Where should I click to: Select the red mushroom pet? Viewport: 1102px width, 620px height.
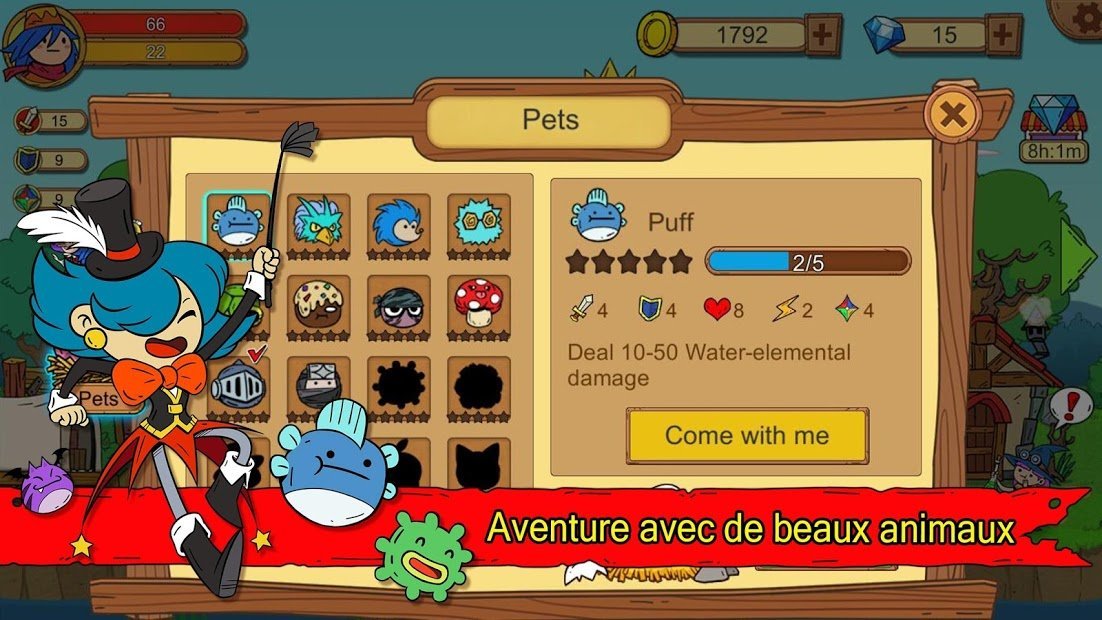click(478, 303)
